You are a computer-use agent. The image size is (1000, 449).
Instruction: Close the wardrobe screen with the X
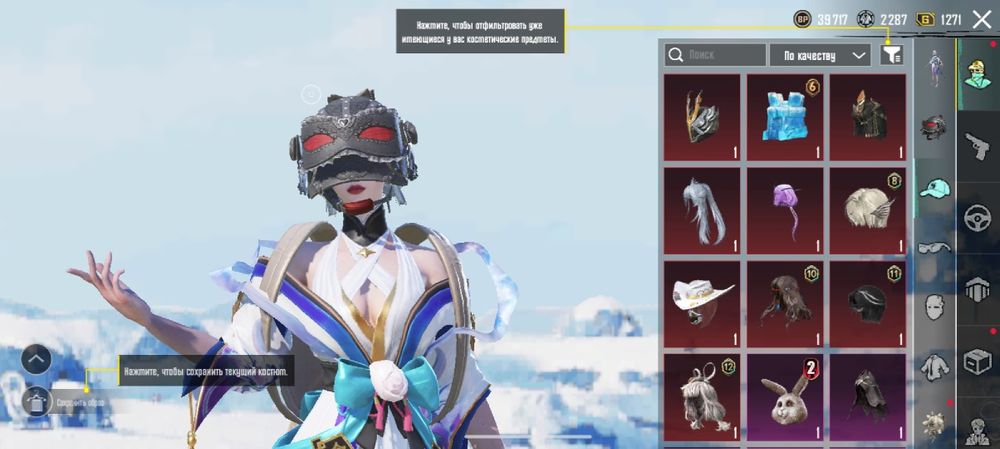click(981, 19)
